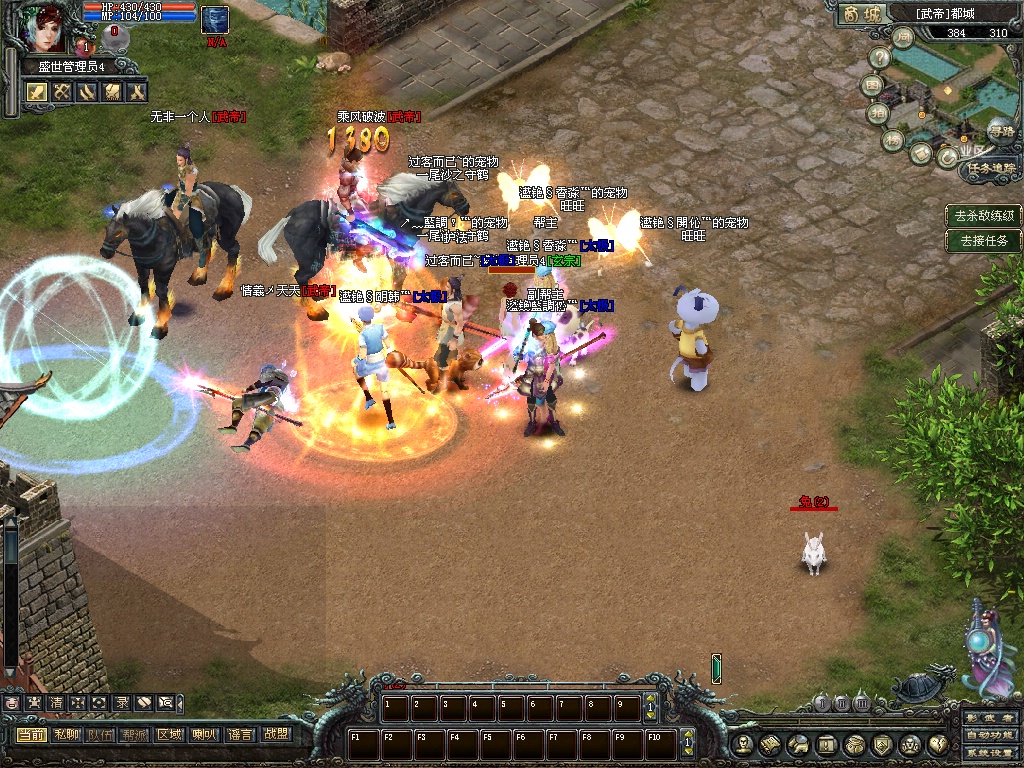Image resolution: width=1024 pixels, height=768 pixels.
Task: Switch to the 私聊 chat tab
Action: pos(66,734)
